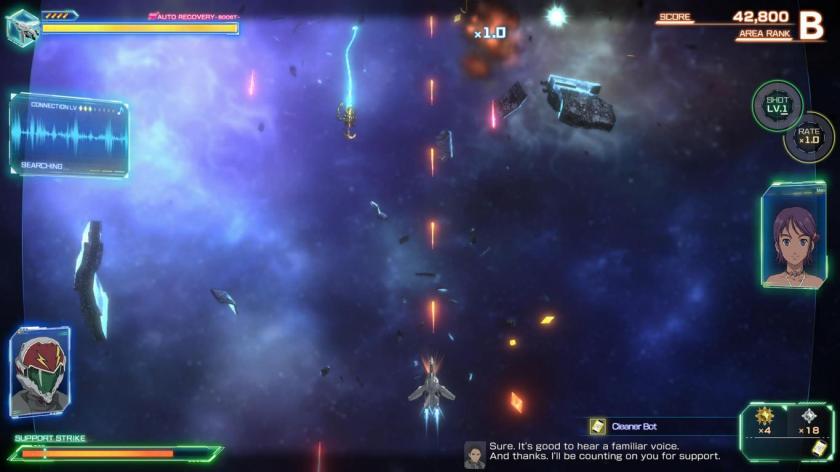Click the silver crystal item counter icon

point(809,416)
